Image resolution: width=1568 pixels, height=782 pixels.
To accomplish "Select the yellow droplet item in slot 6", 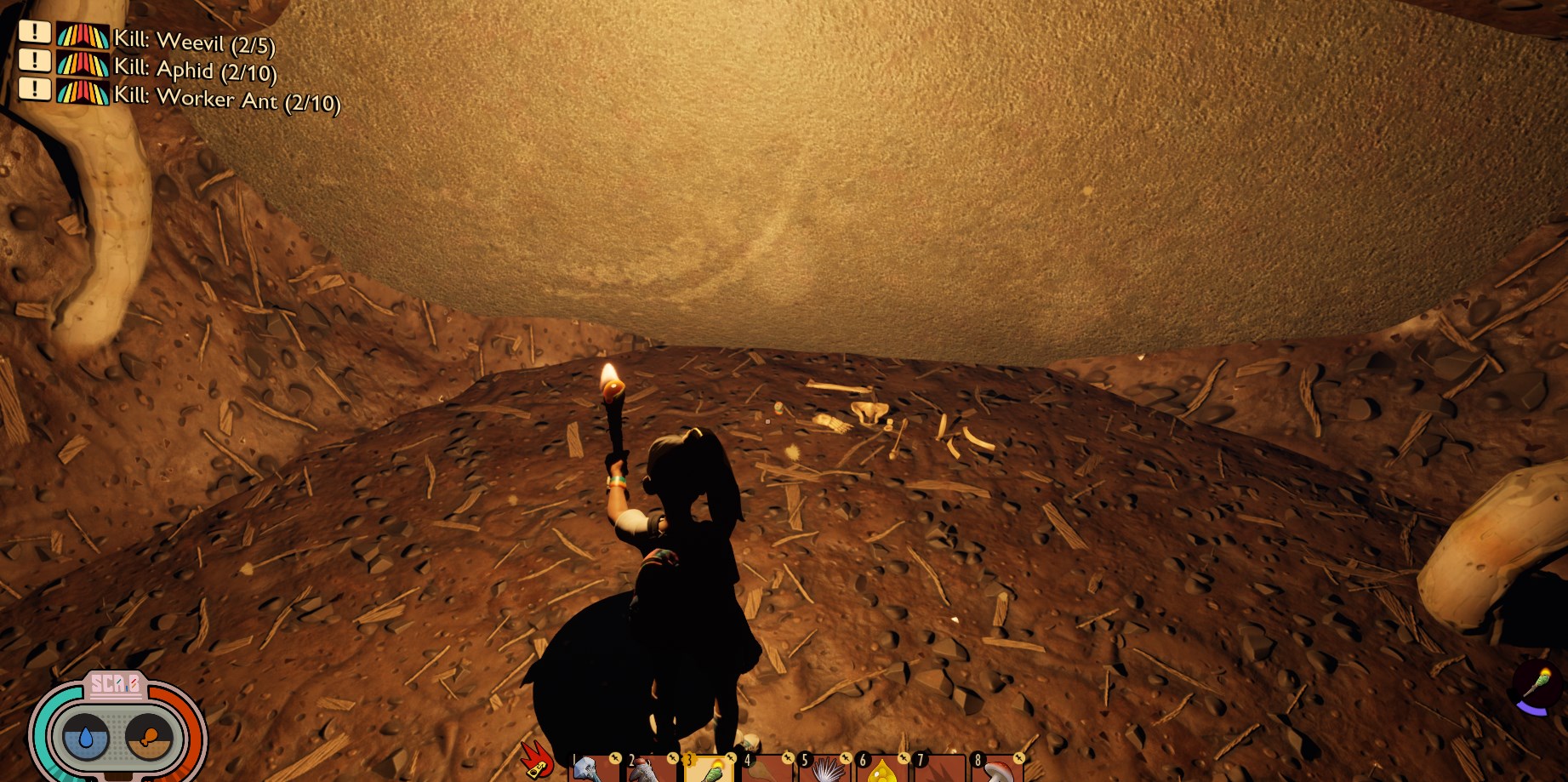I will pyautogui.click(x=881, y=768).
